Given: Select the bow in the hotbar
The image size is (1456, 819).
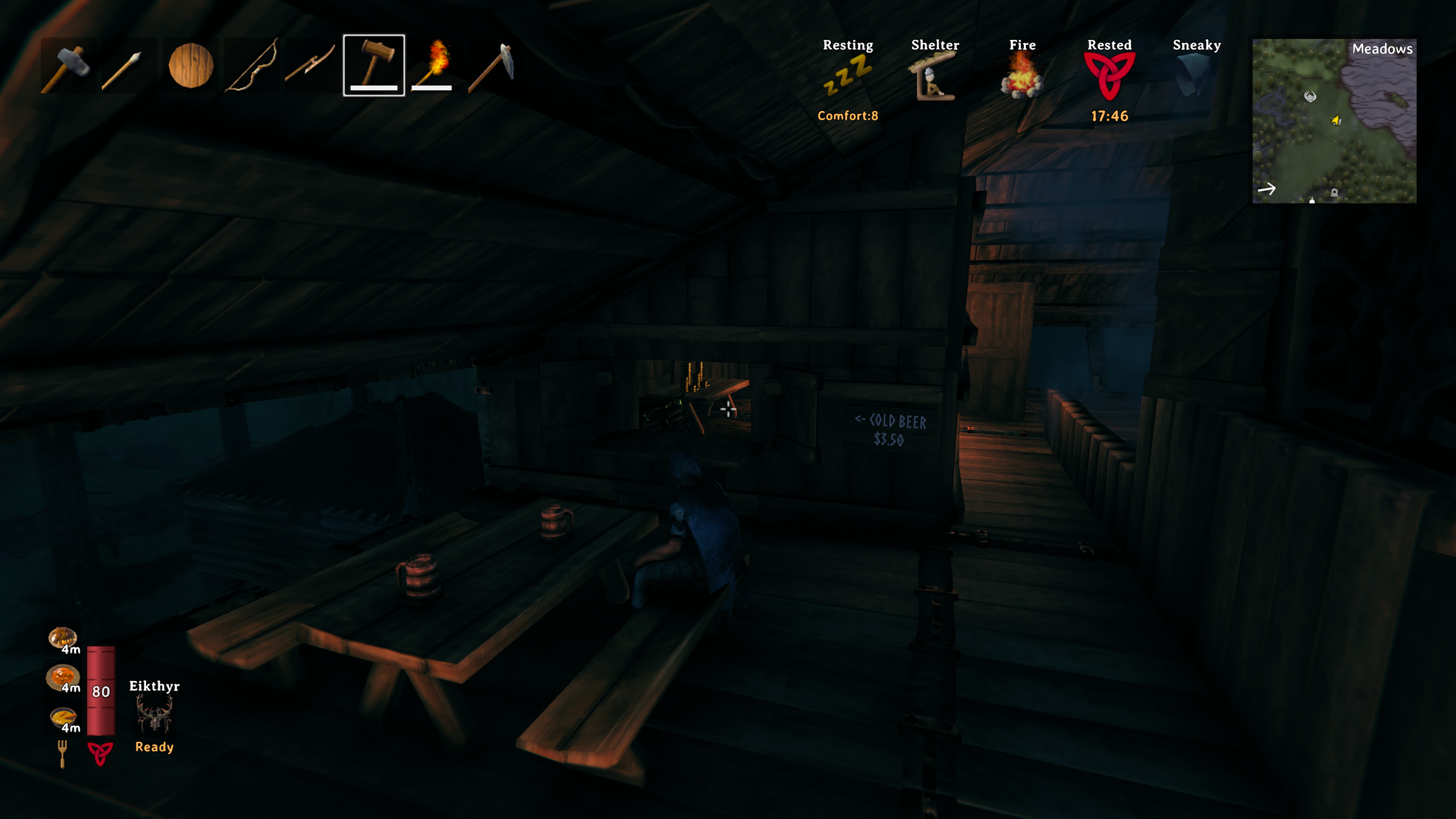Looking at the screenshot, I should 253,66.
